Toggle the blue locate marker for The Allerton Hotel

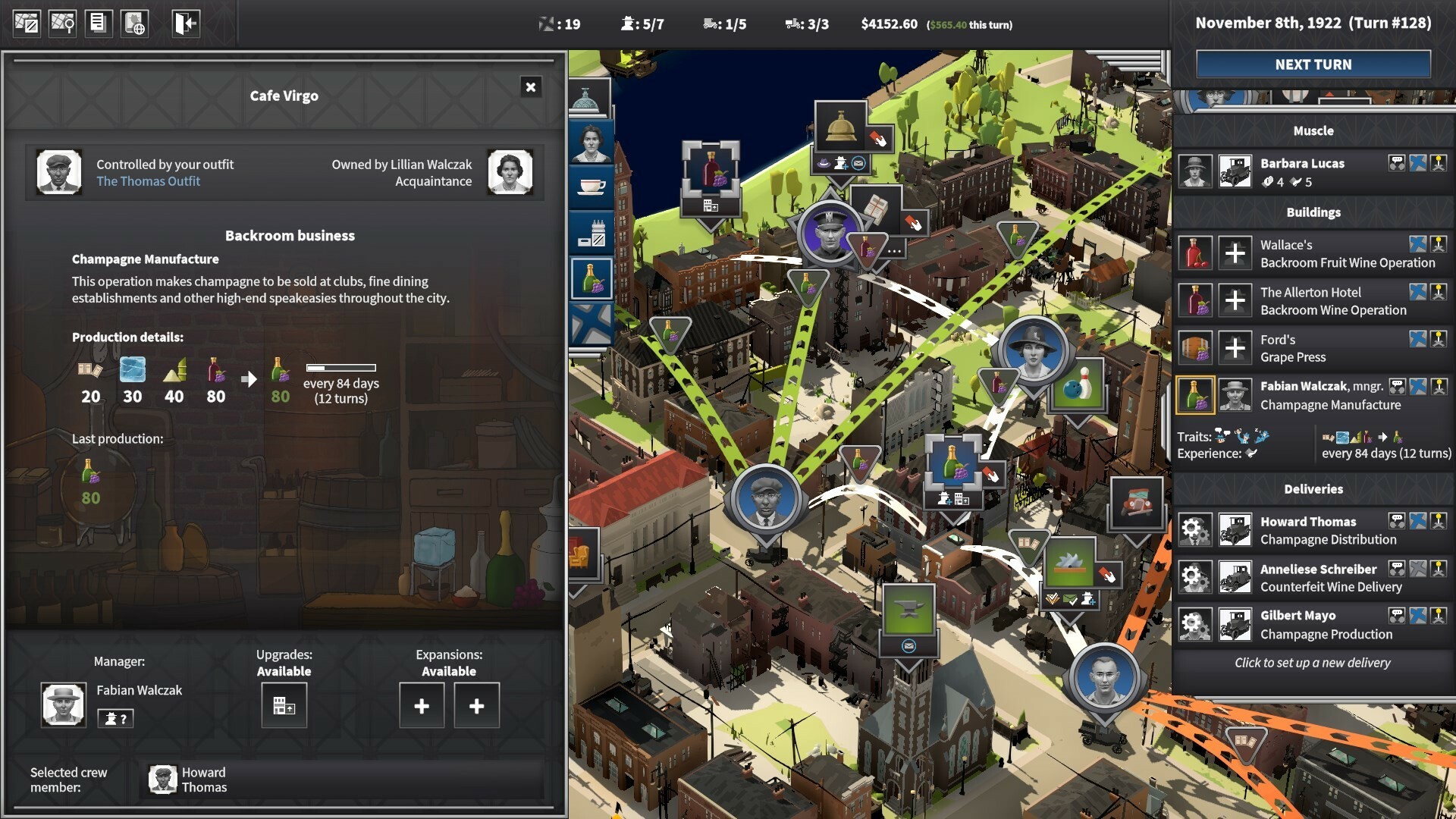point(1418,292)
